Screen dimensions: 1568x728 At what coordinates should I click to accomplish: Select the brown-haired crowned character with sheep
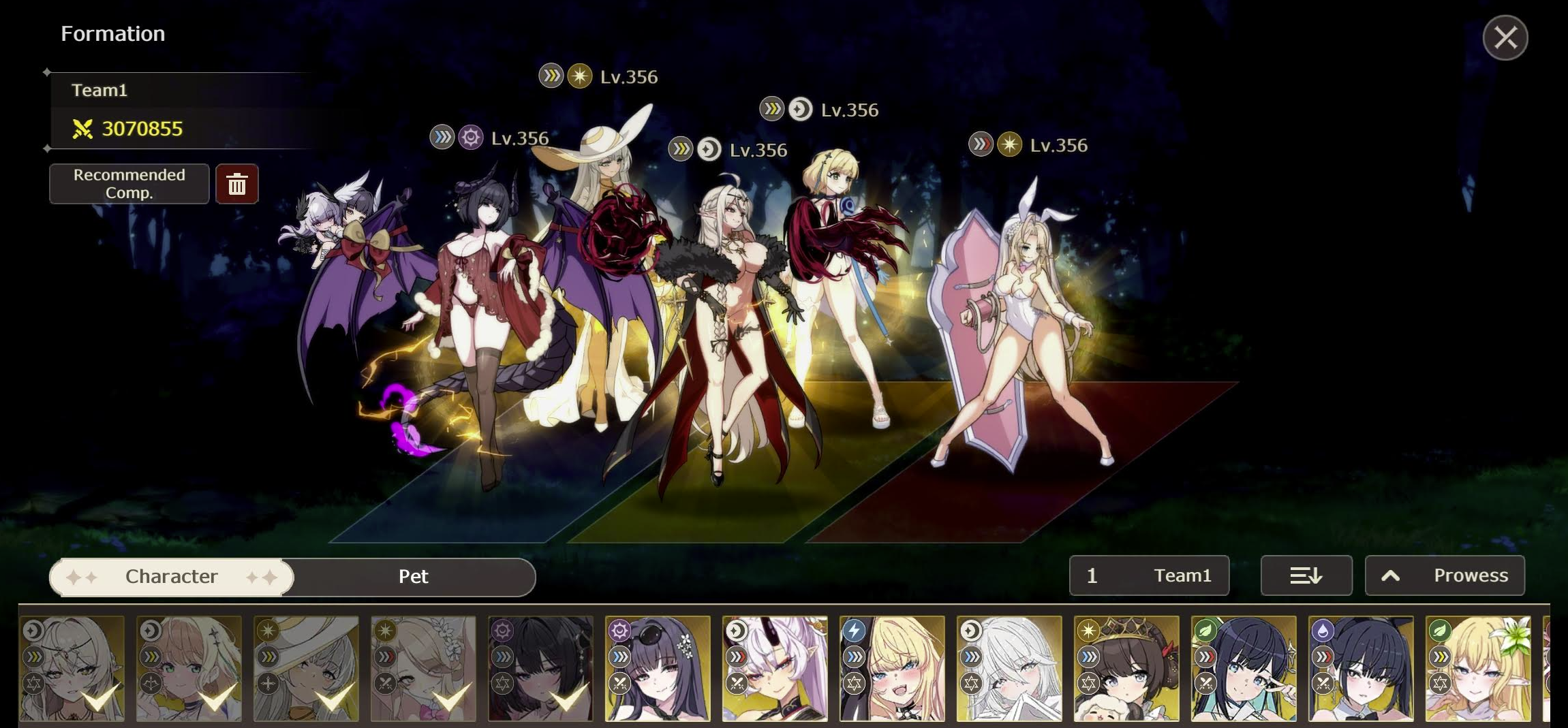coord(1126,669)
